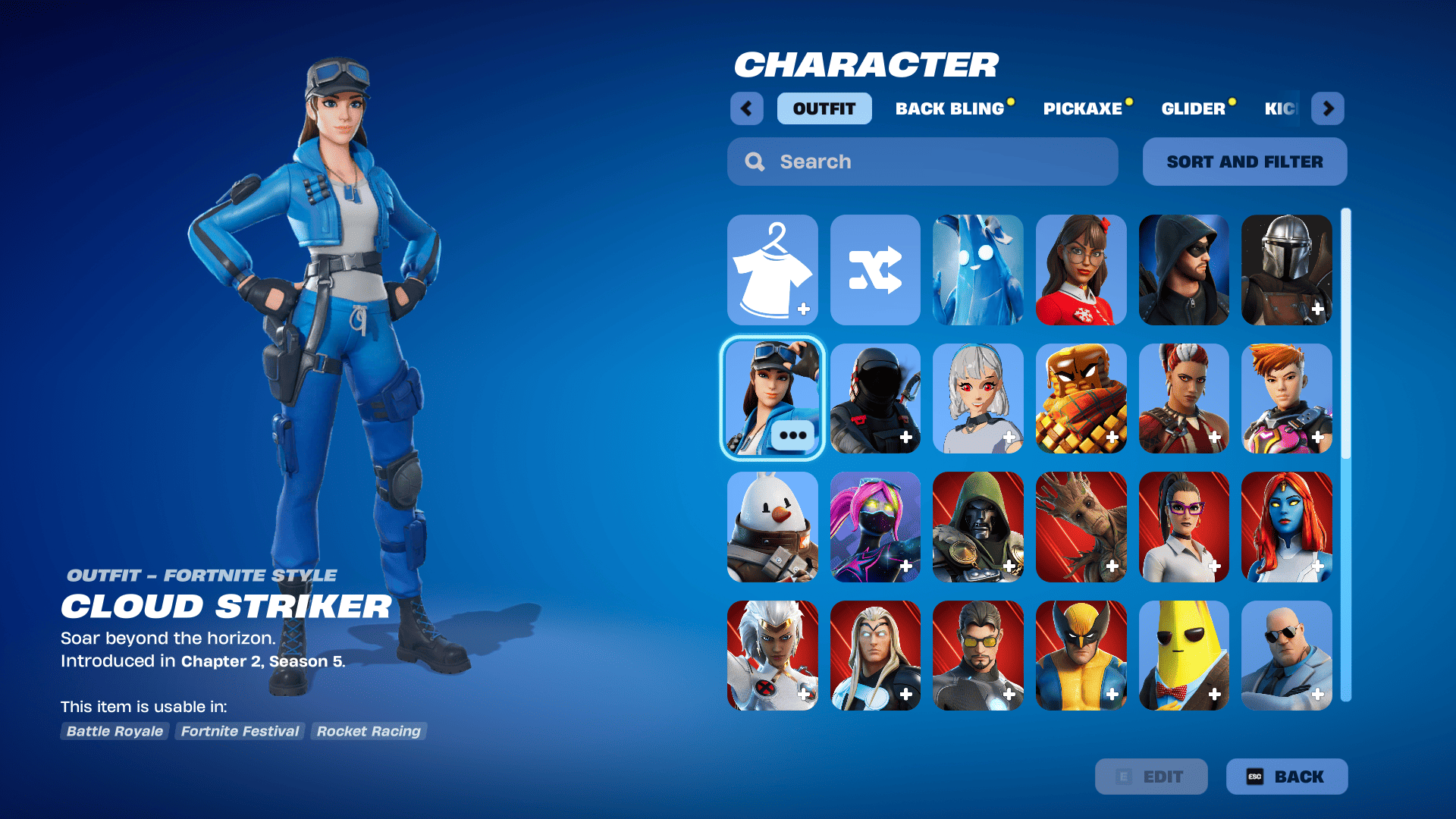Pick the green-hooded Doctor Doom outfit
Image resolution: width=1456 pixels, height=819 pixels.
tap(977, 527)
